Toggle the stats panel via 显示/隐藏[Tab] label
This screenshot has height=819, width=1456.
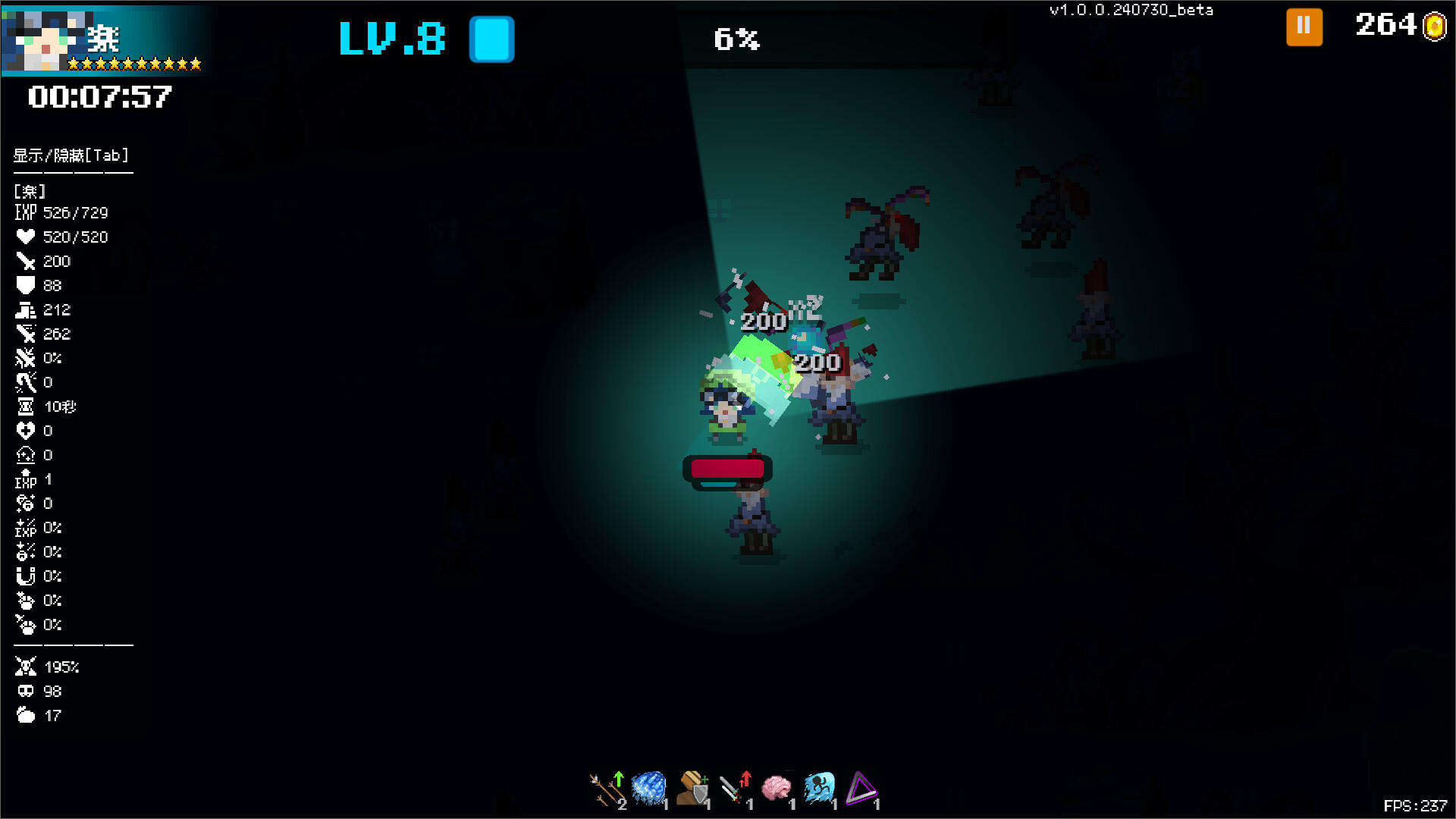pyautogui.click(x=69, y=155)
